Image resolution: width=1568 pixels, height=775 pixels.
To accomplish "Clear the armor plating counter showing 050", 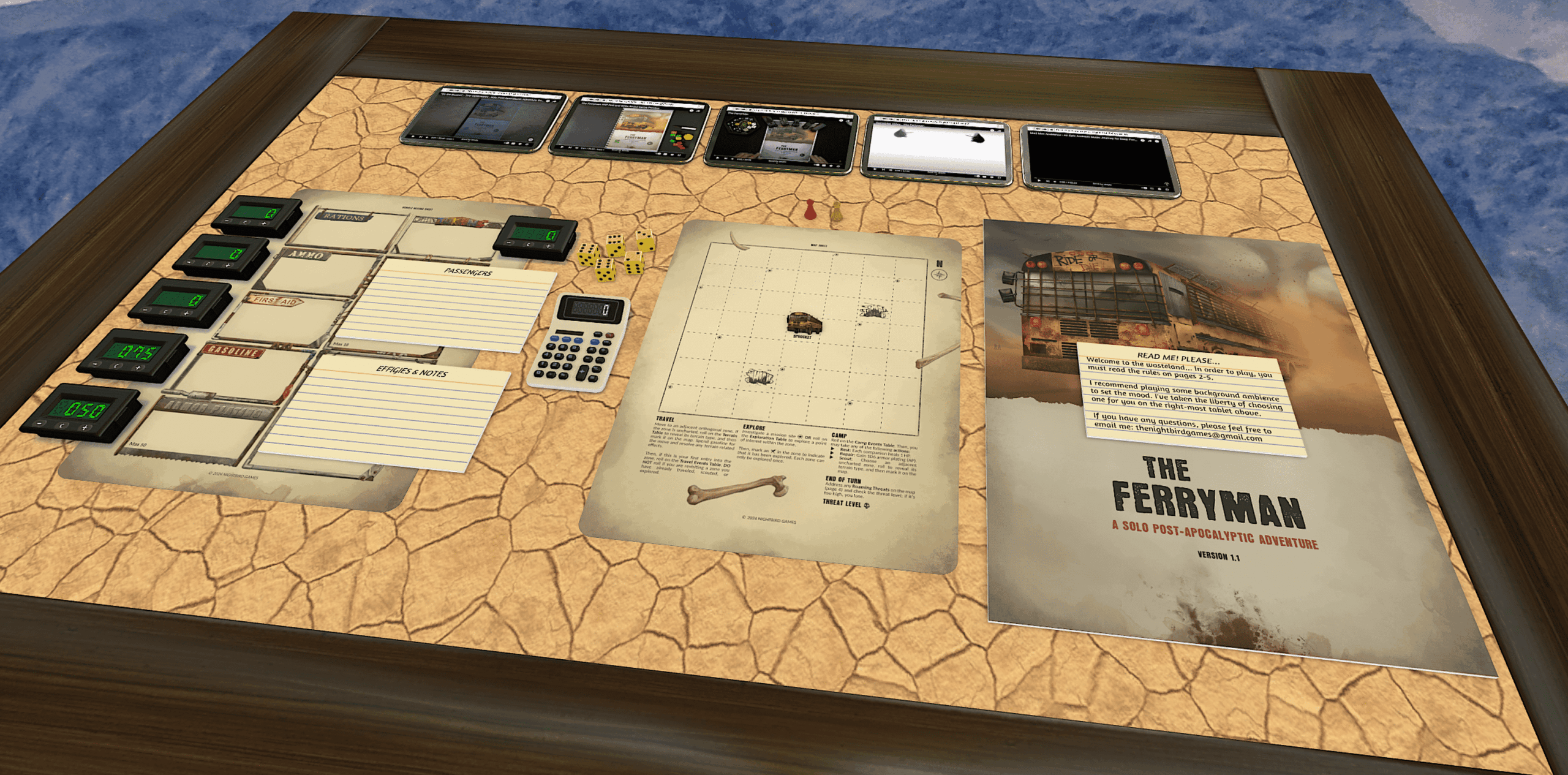I will (x=62, y=425).
